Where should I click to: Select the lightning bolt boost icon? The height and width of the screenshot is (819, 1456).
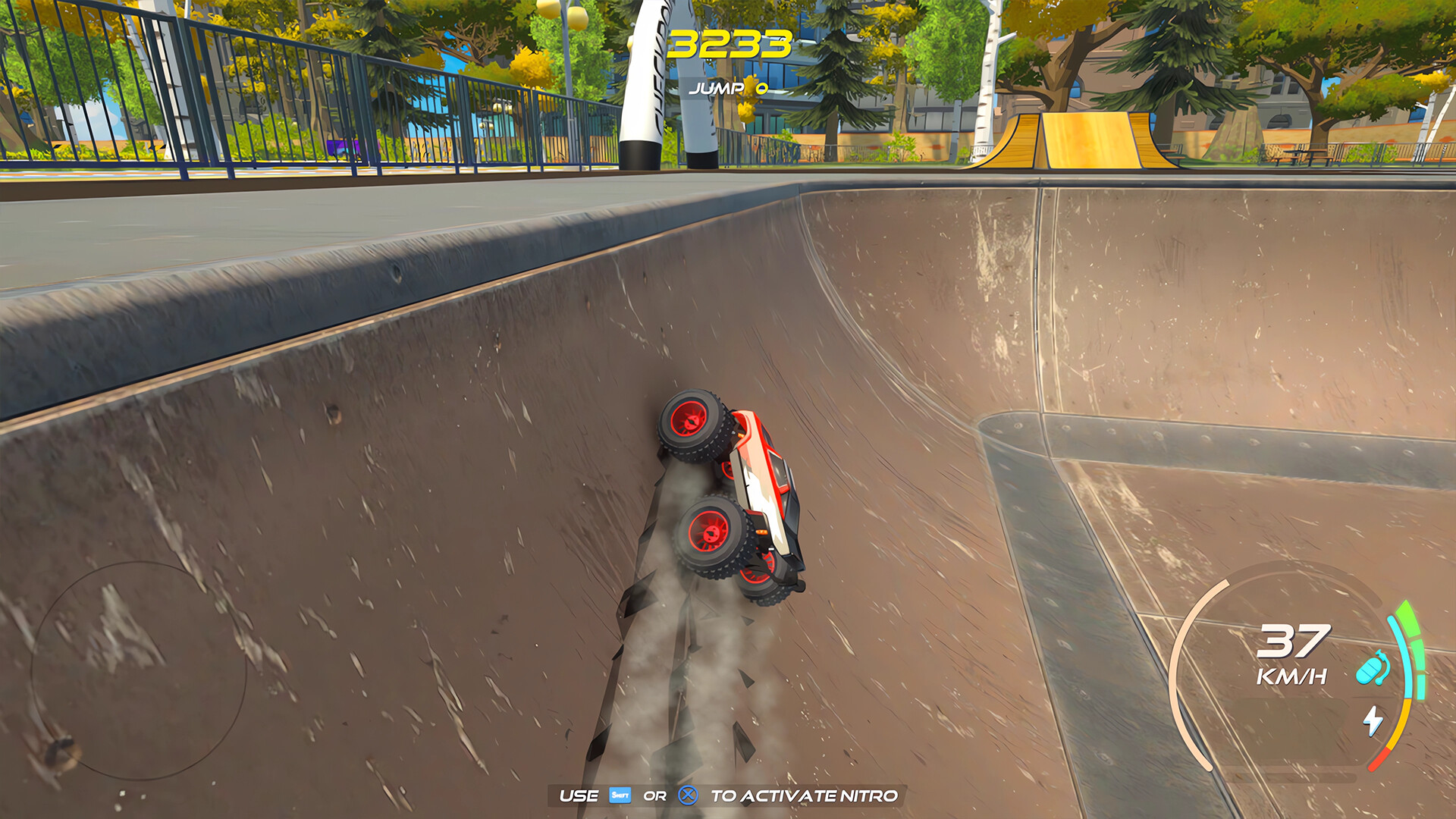pyautogui.click(x=1373, y=721)
